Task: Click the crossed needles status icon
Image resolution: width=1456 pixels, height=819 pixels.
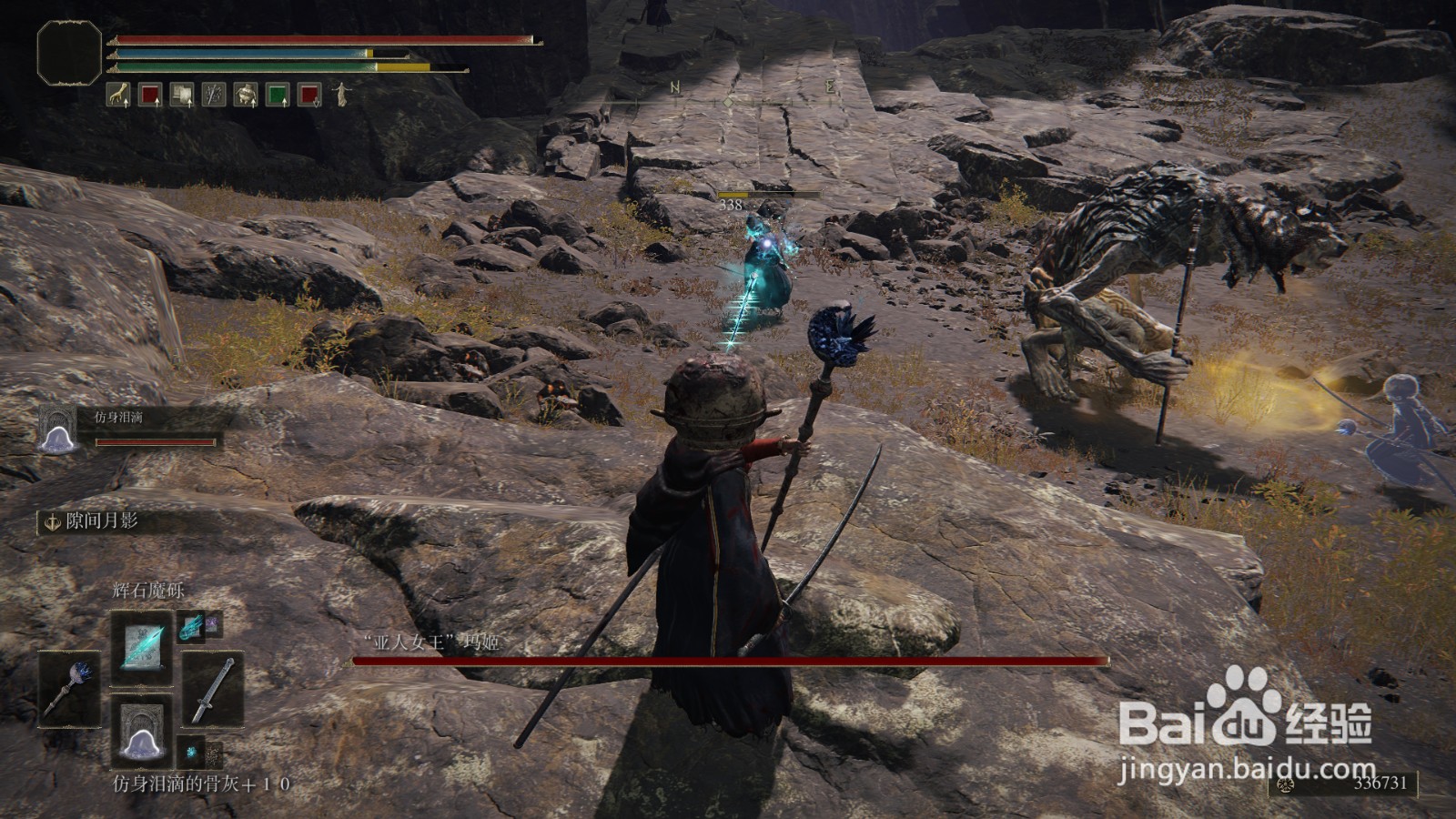Action: click(x=214, y=95)
